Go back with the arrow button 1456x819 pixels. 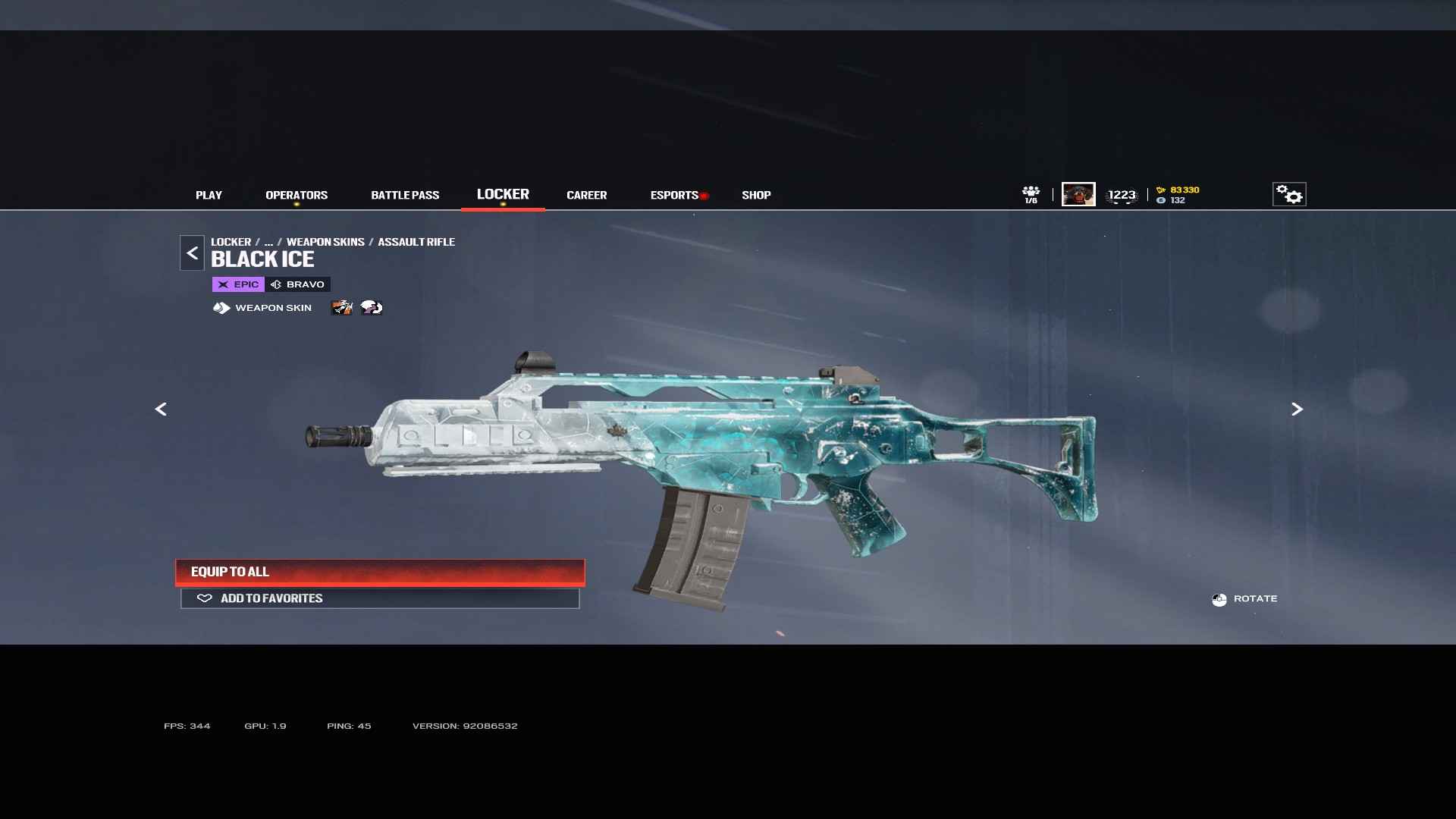pyautogui.click(x=192, y=253)
